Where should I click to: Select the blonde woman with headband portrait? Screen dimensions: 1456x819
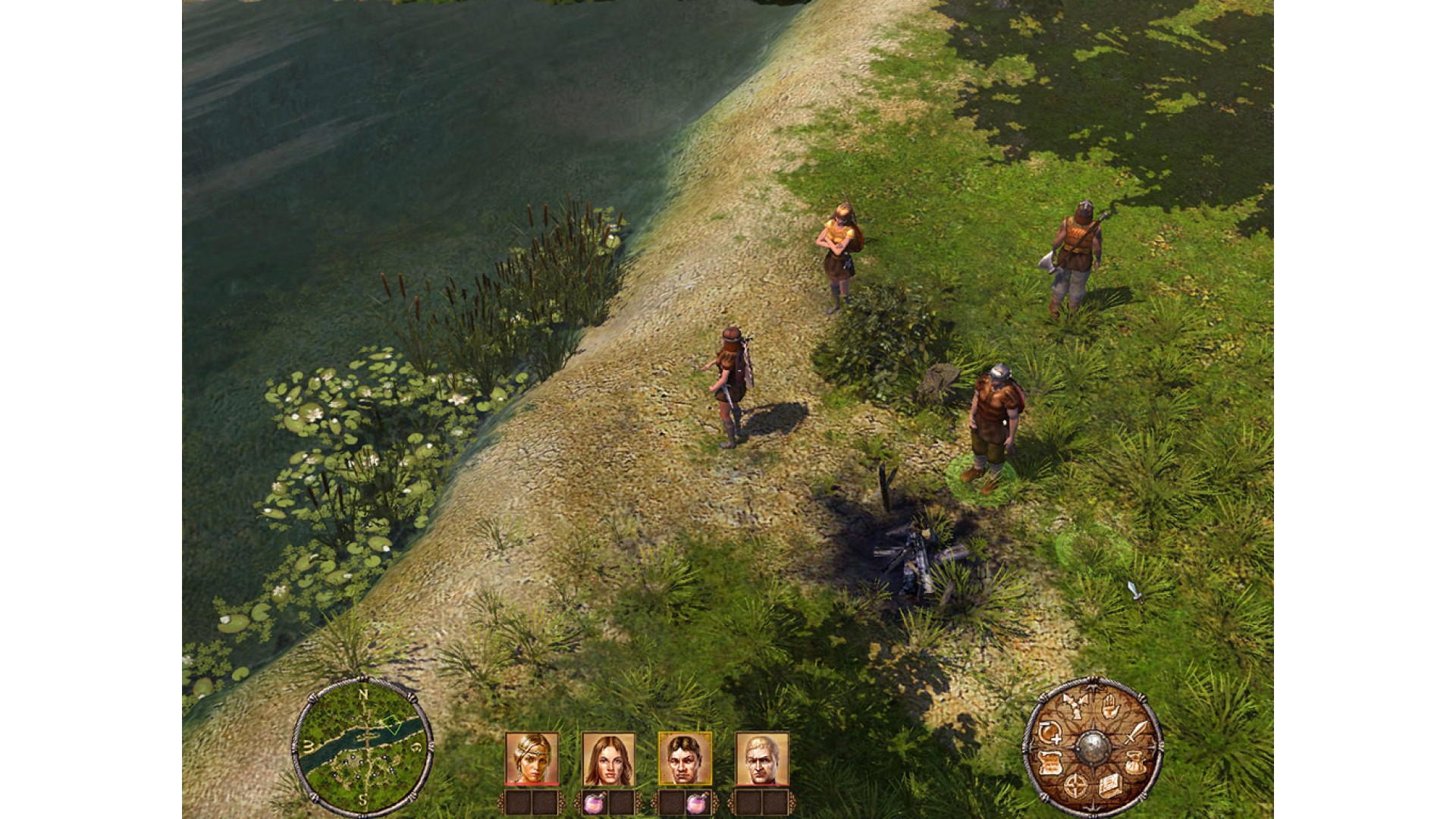click(x=532, y=758)
